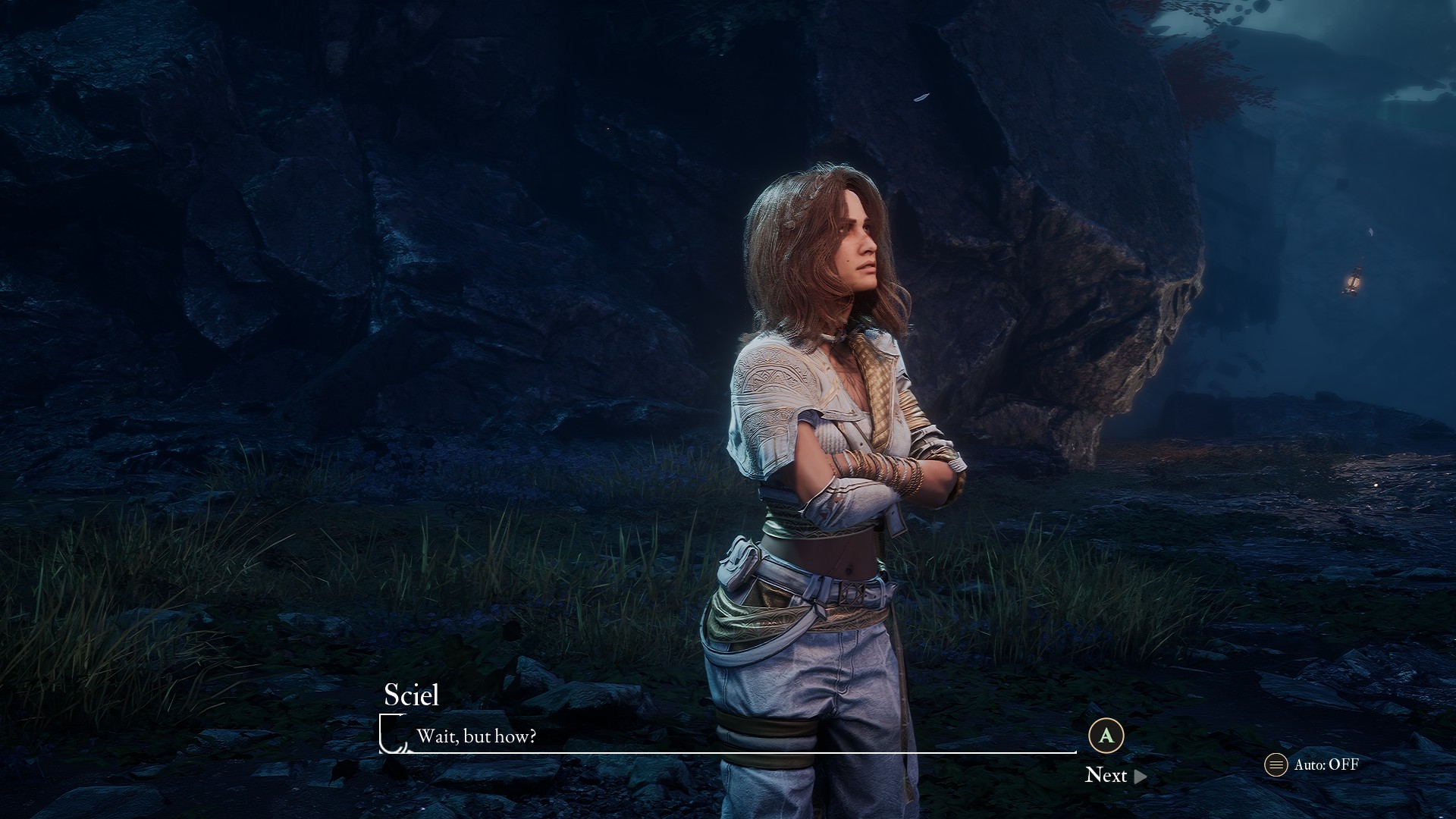Viewport: 1456px width, 819px height.
Task: Advance dialogue with the Next arrow
Action: [x=1140, y=776]
